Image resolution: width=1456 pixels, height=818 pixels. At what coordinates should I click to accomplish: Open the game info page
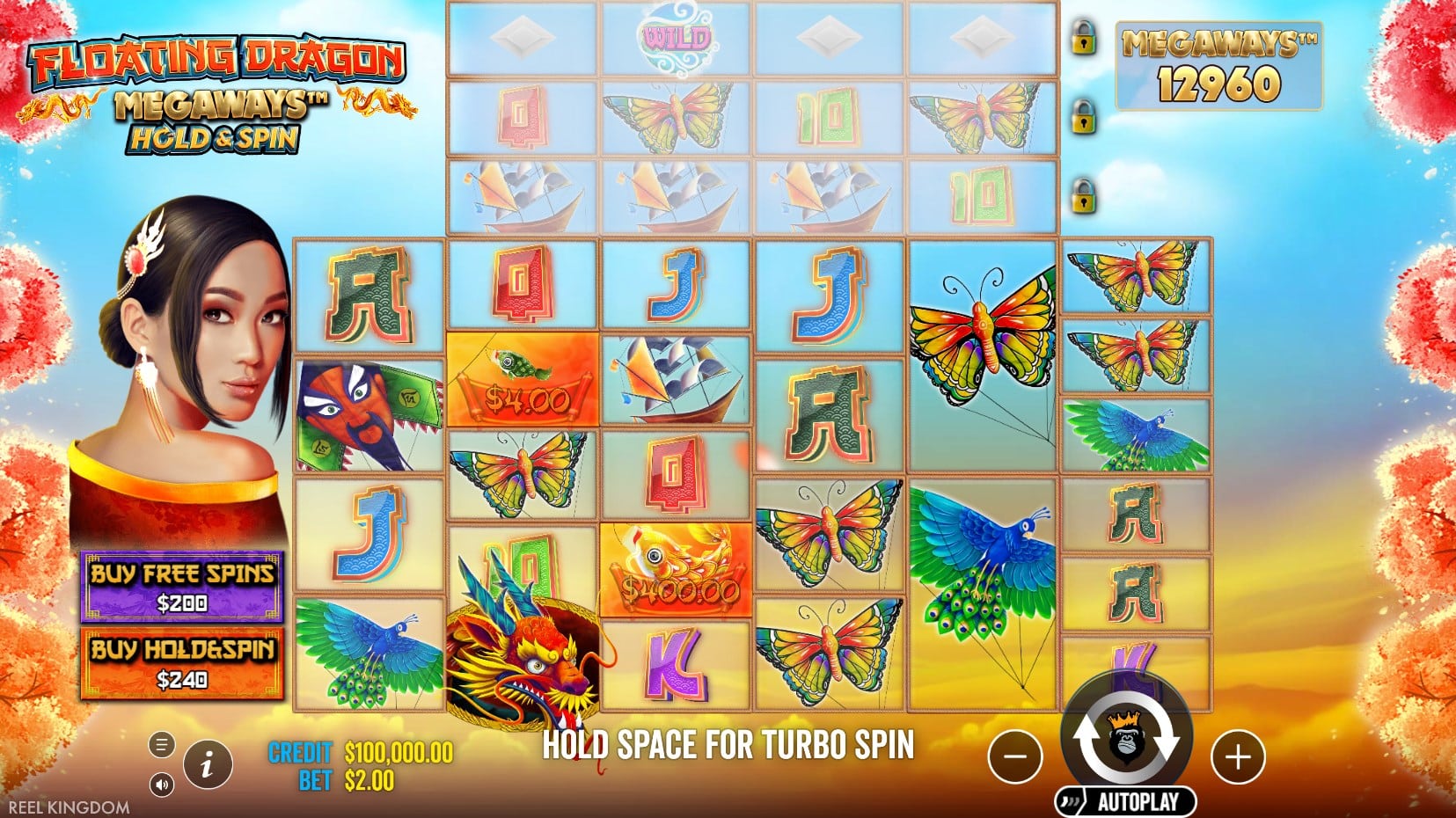(x=208, y=765)
